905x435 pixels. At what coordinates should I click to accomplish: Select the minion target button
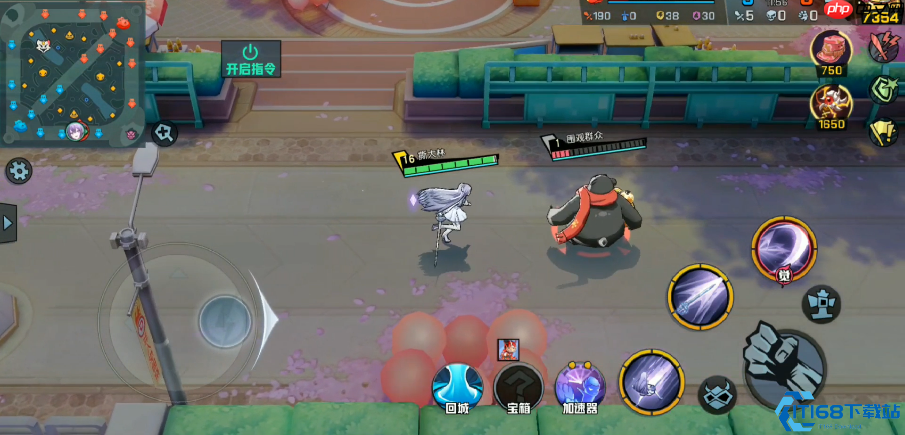click(716, 395)
